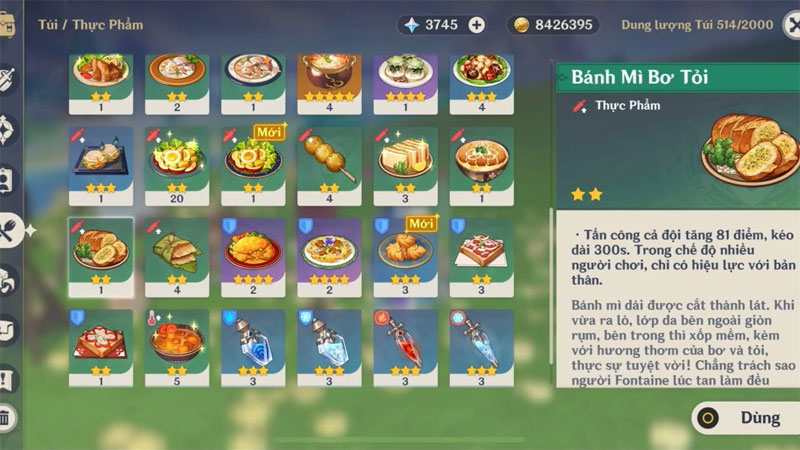Use the selected dish with Dùng button
The width and height of the screenshot is (800, 450).
coord(742,418)
